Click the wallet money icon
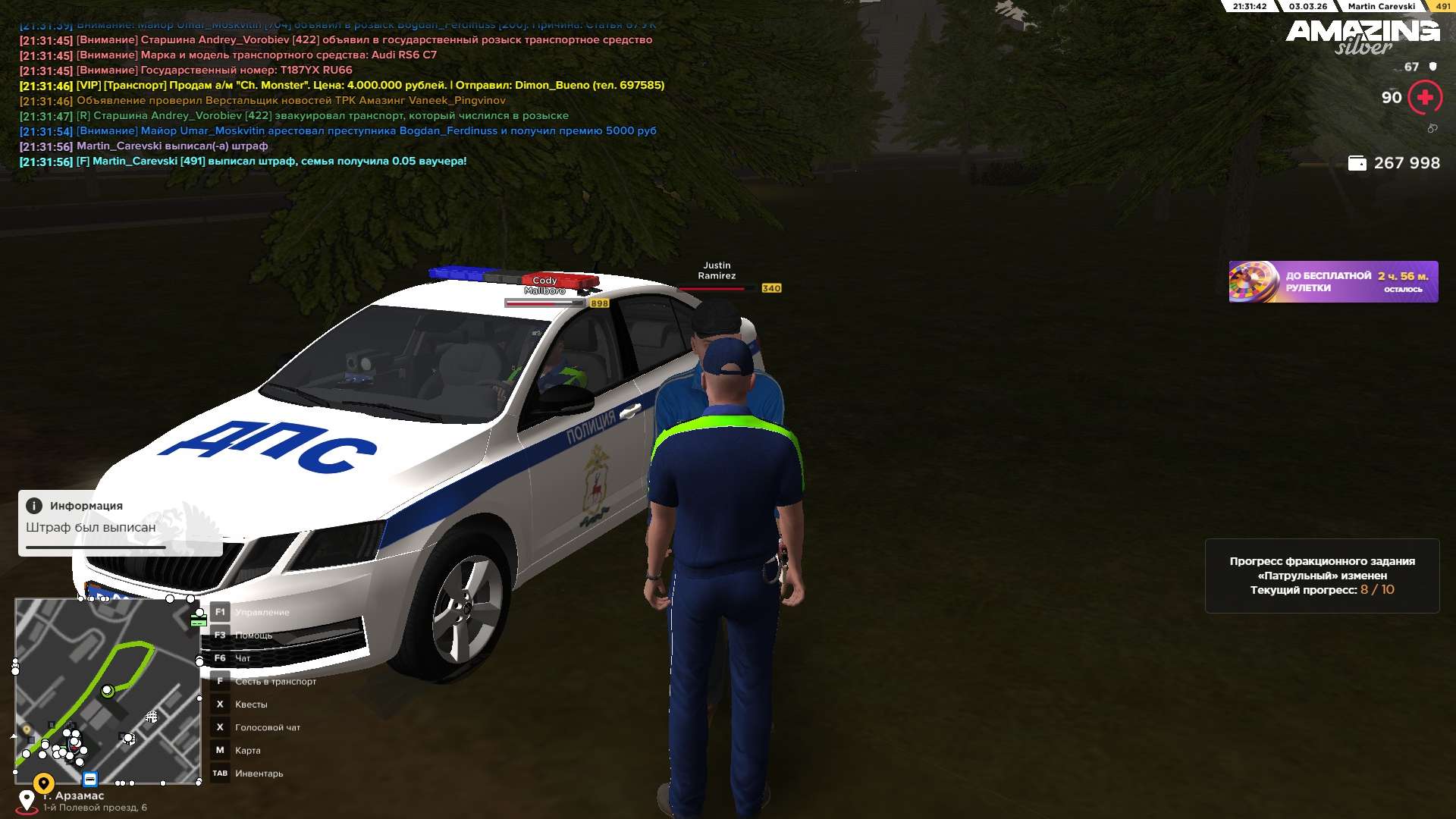1456x819 pixels. pos(1357,163)
